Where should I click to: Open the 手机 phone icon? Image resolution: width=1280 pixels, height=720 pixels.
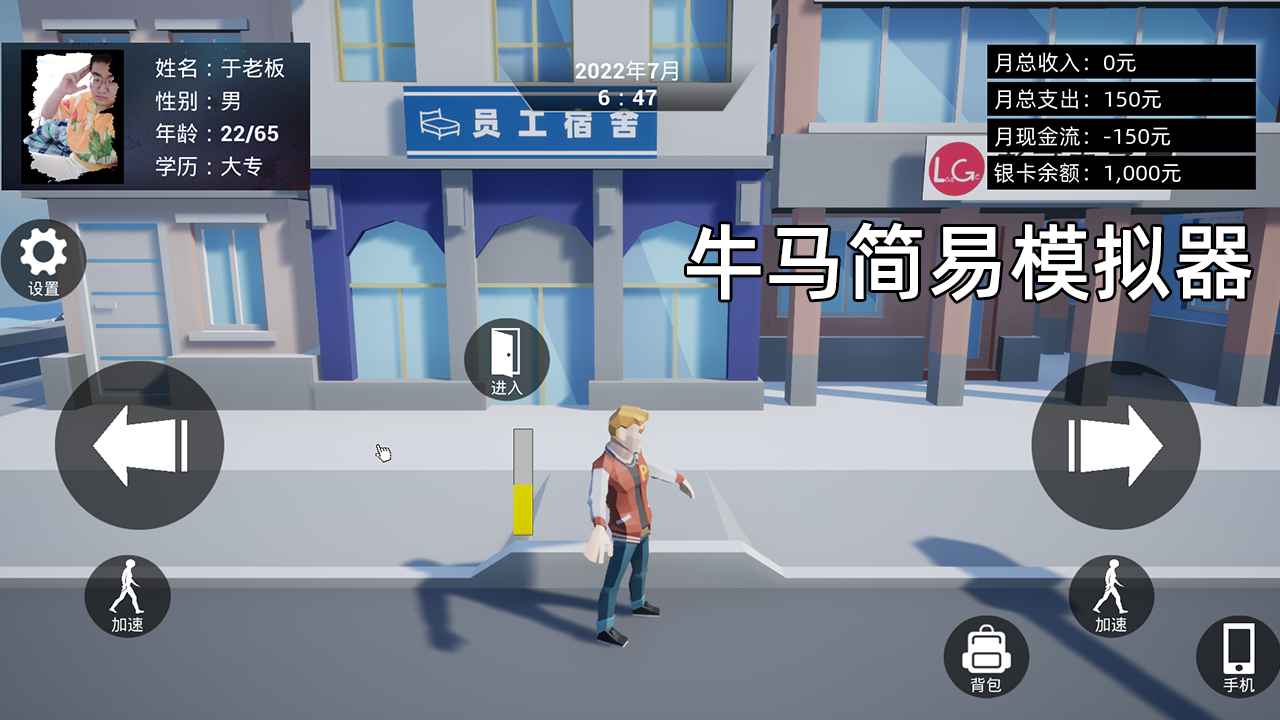pos(1236,657)
